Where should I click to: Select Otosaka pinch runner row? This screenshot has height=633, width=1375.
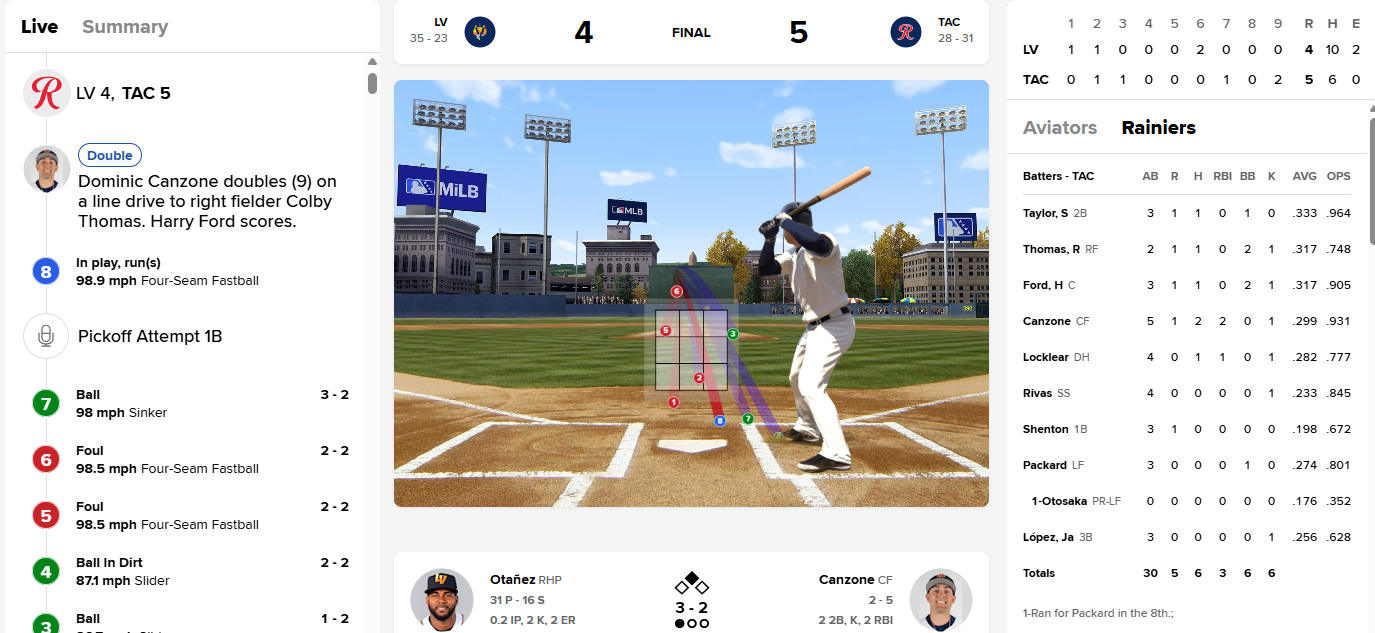click(1060, 501)
